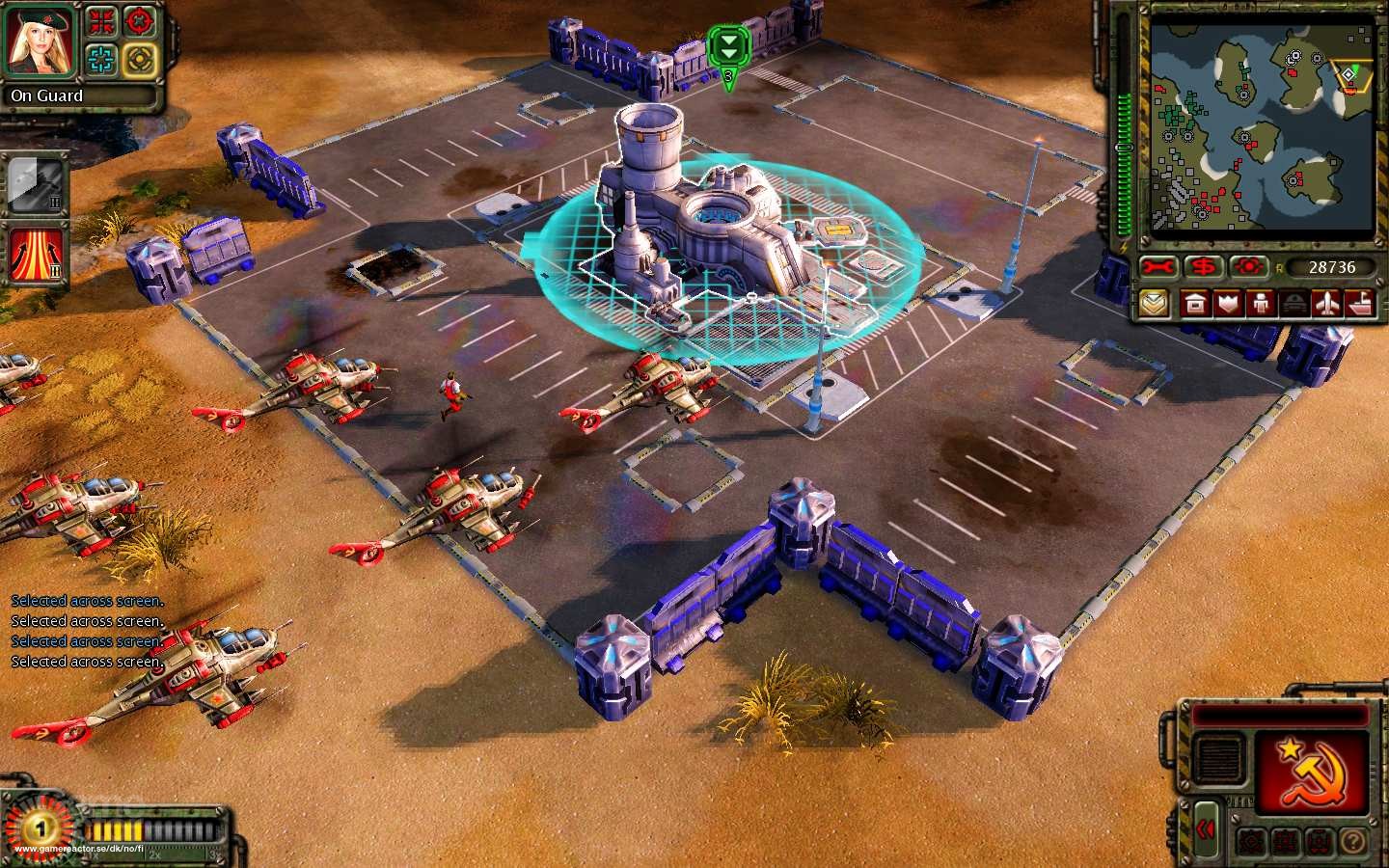Open aircraft production with the plane icon

(x=1326, y=306)
